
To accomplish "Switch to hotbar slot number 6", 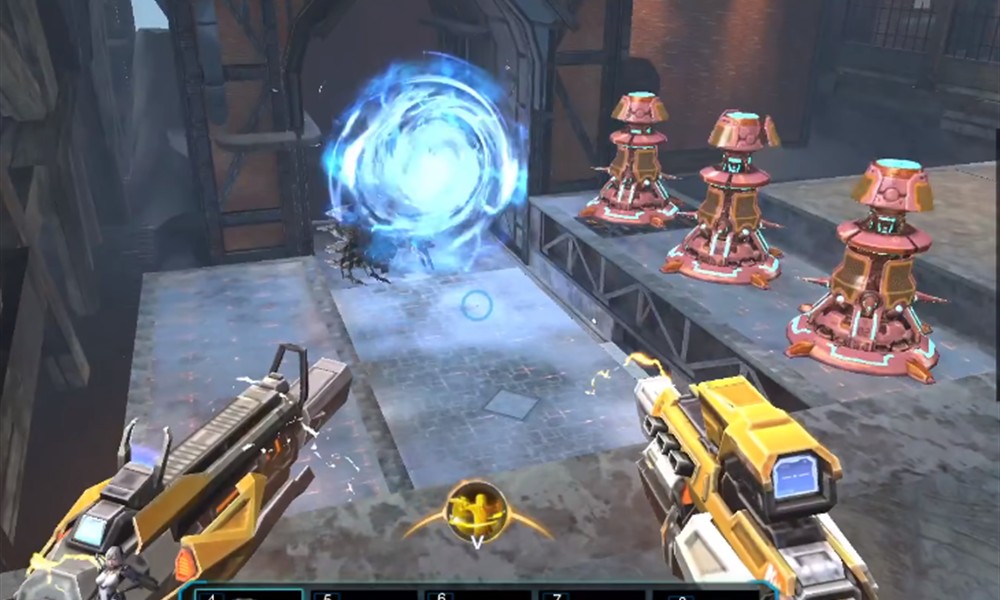I will click(480, 594).
